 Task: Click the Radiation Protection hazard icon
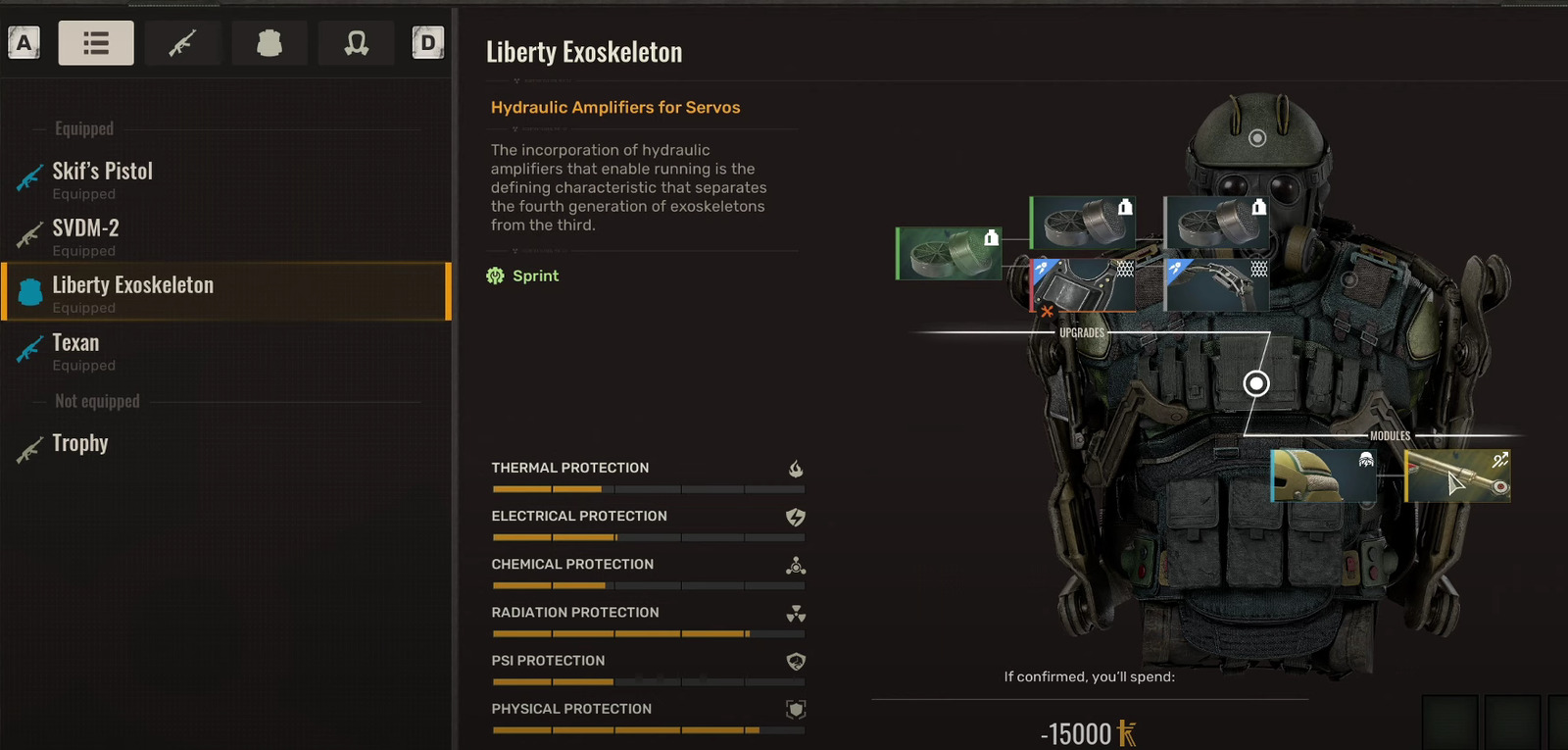click(797, 615)
